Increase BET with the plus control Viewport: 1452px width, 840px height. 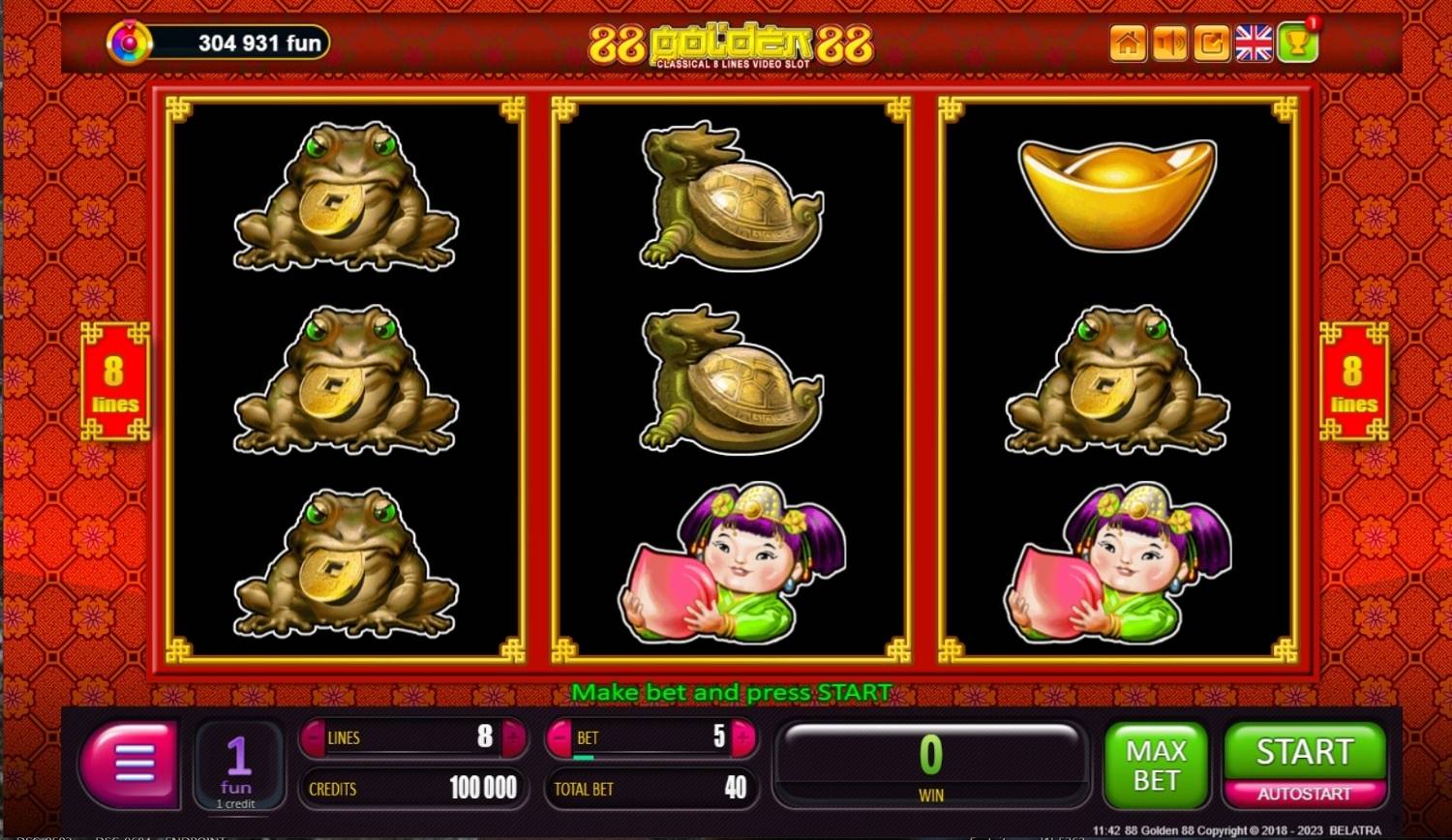pos(740,737)
